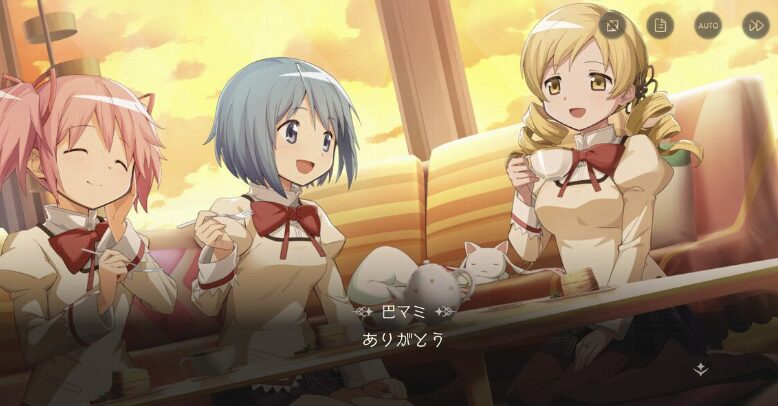Open the dialogue log document icon
Viewport: 778px width, 406px height.
[660, 24]
